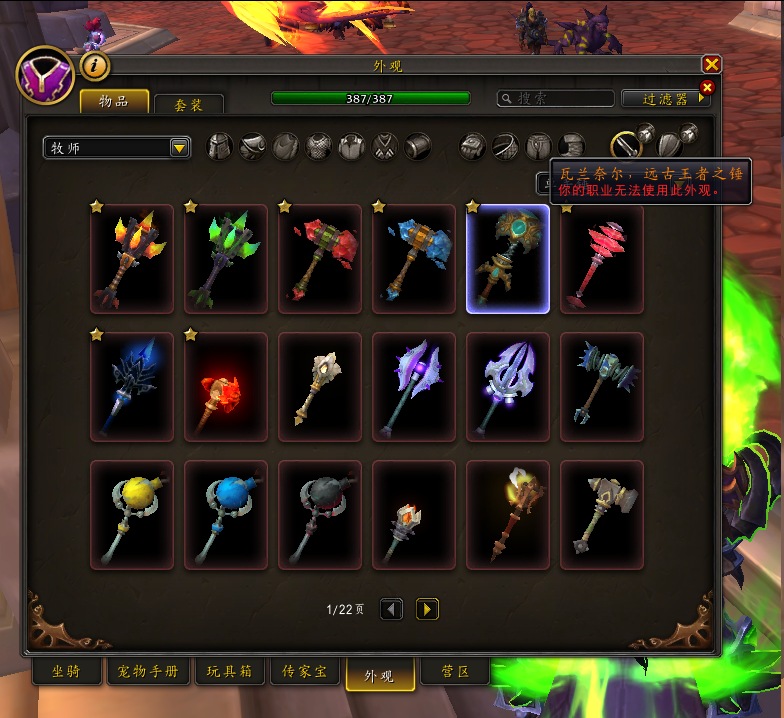Choose the green crystal mace appearance
The height and width of the screenshot is (718, 784).
coord(225,259)
